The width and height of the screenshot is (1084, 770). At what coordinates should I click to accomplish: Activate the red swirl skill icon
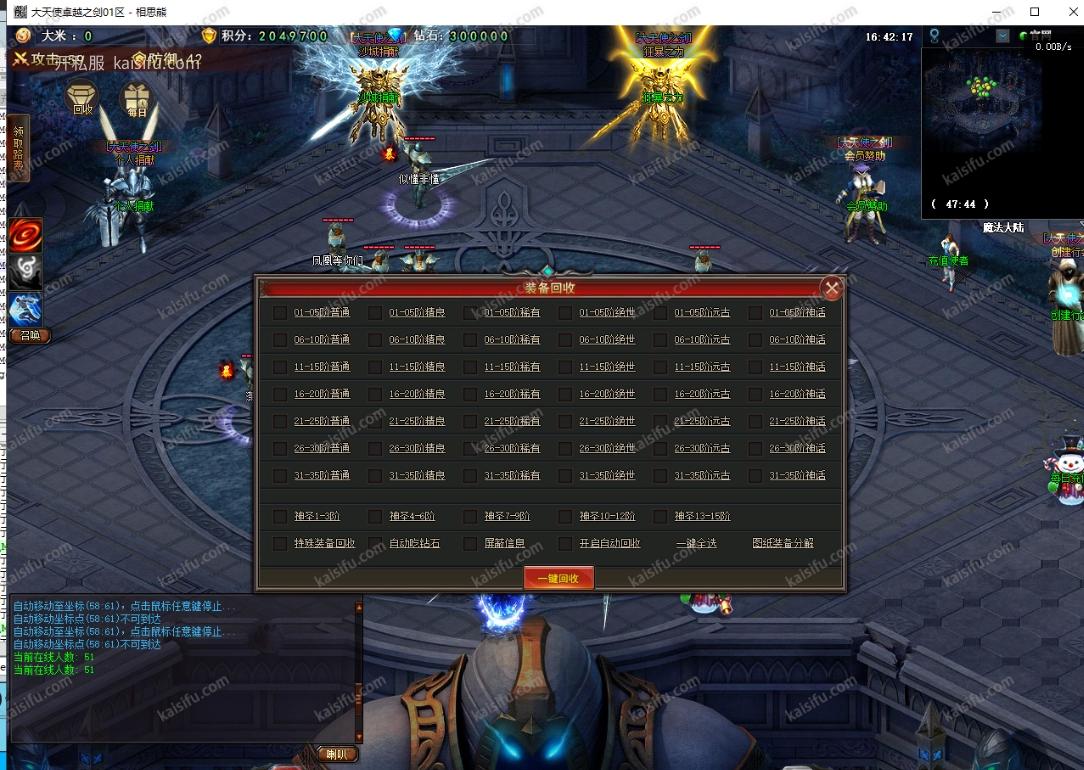[26, 234]
